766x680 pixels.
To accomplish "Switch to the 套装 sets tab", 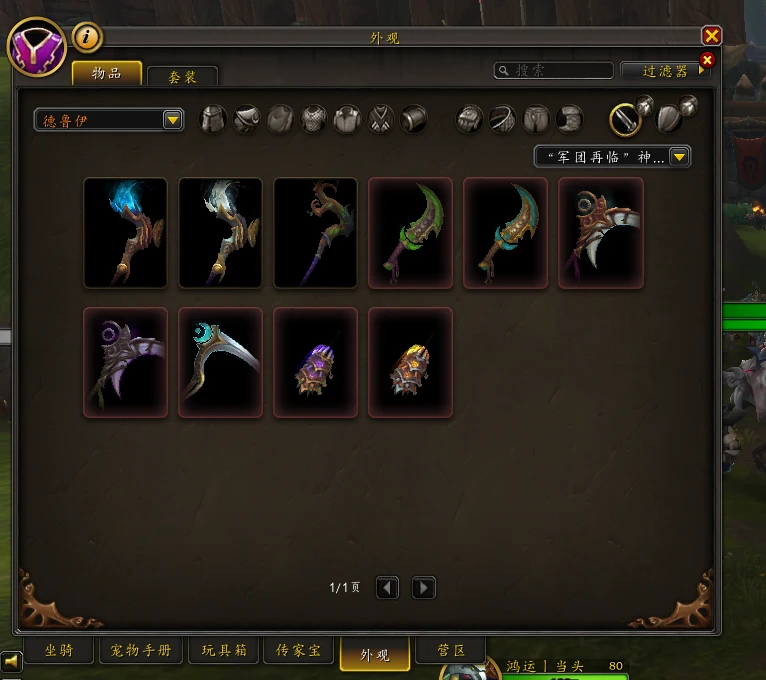I will click(x=182, y=77).
